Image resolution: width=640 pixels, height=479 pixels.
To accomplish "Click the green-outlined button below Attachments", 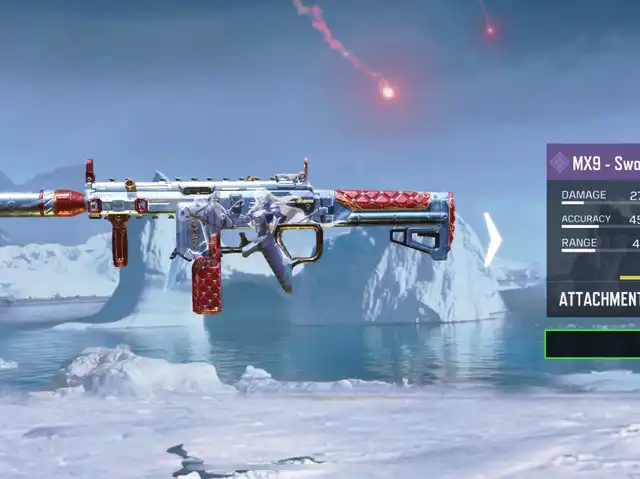I will pyautogui.click(x=593, y=344).
